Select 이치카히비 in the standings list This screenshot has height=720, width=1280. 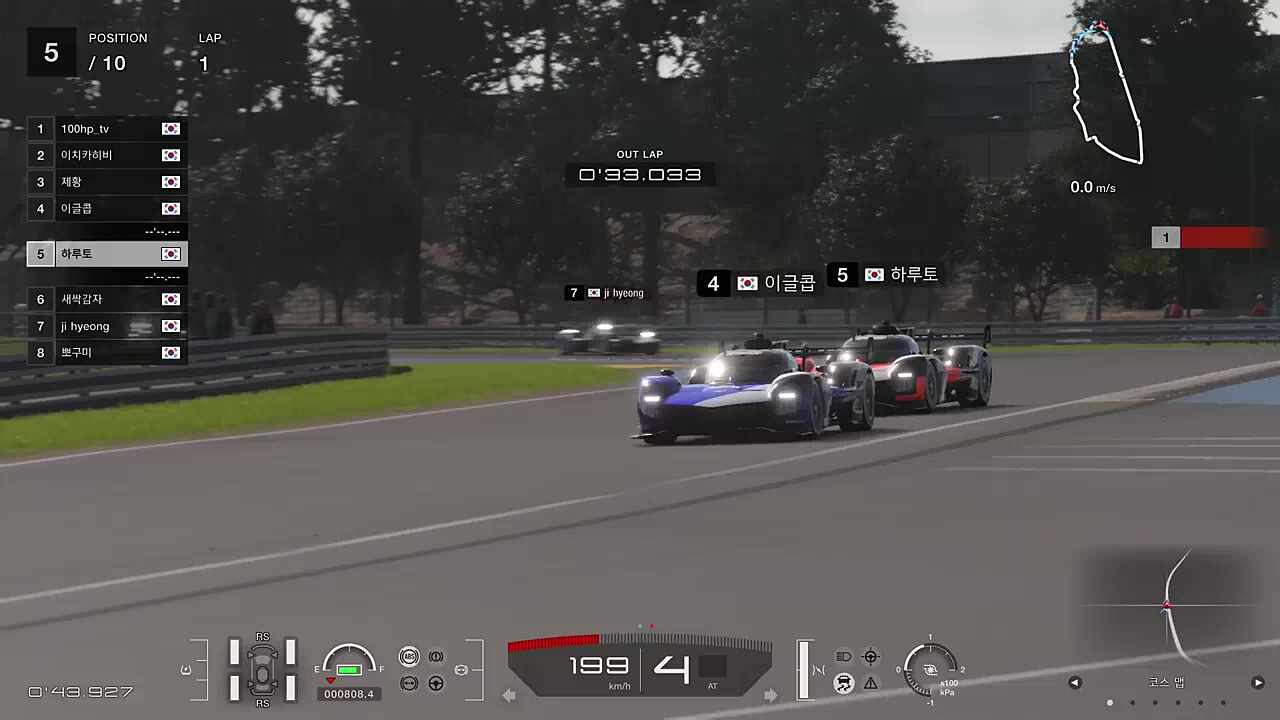point(106,155)
